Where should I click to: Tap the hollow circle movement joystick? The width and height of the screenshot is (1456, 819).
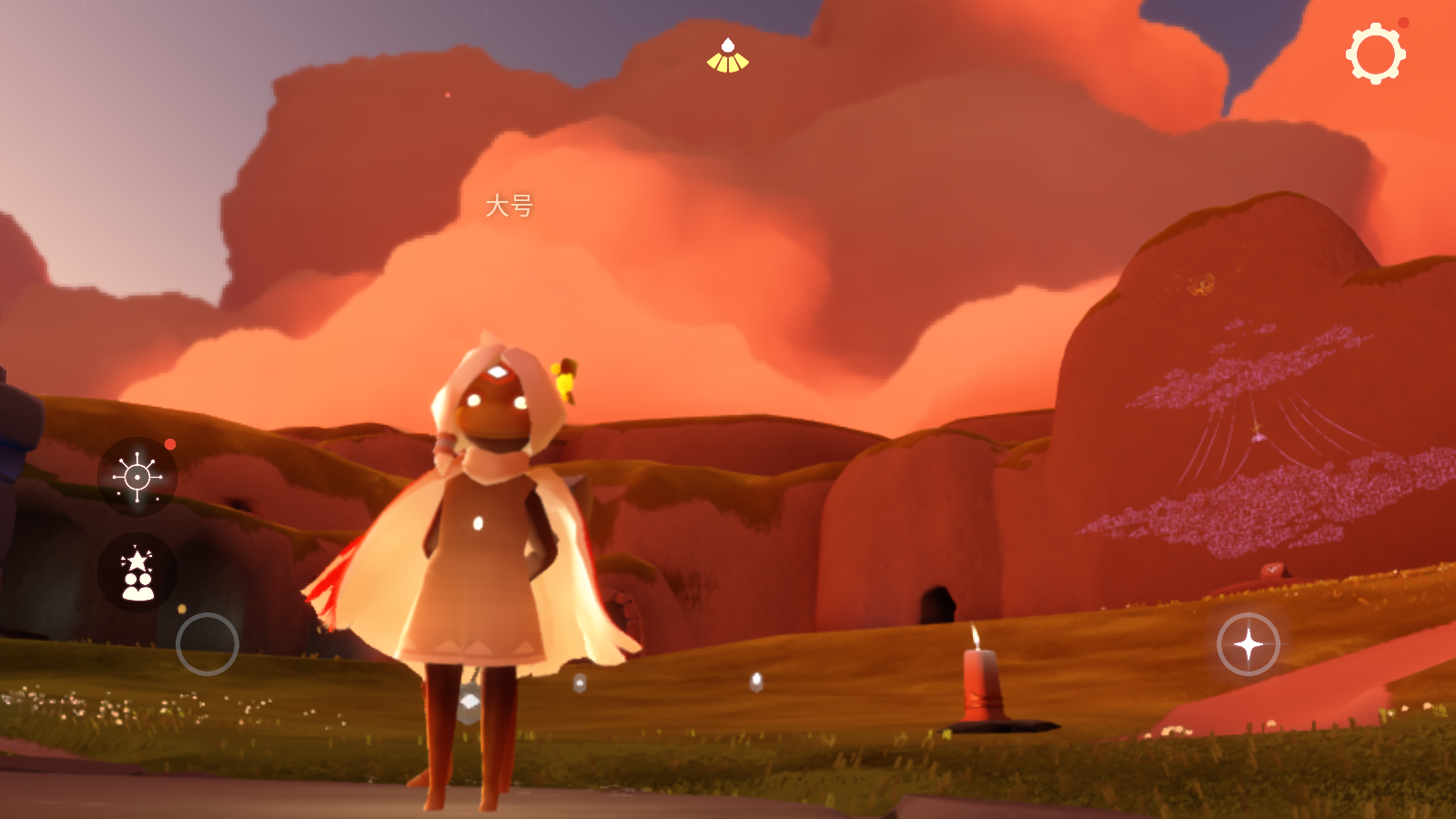coord(207,644)
